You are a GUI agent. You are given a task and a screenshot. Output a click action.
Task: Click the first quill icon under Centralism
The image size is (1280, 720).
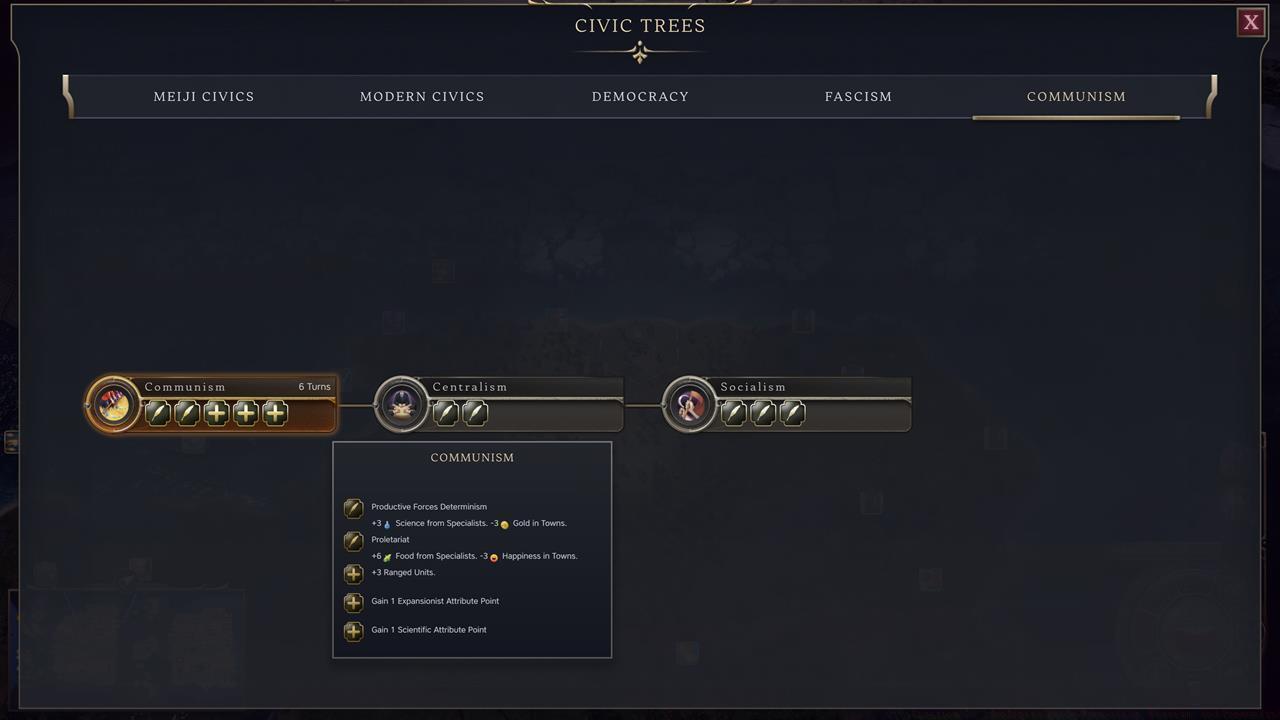click(x=446, y=413)
